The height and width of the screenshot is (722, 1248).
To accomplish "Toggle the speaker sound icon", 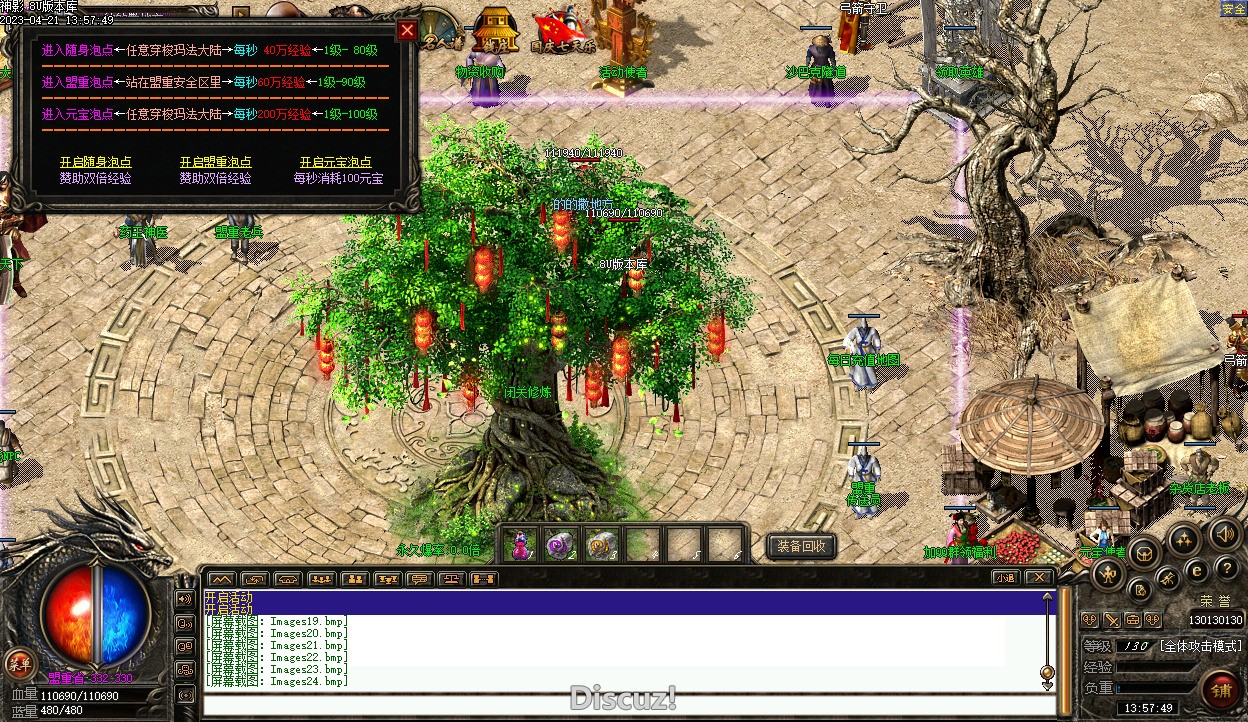I will click(1225, 533).
